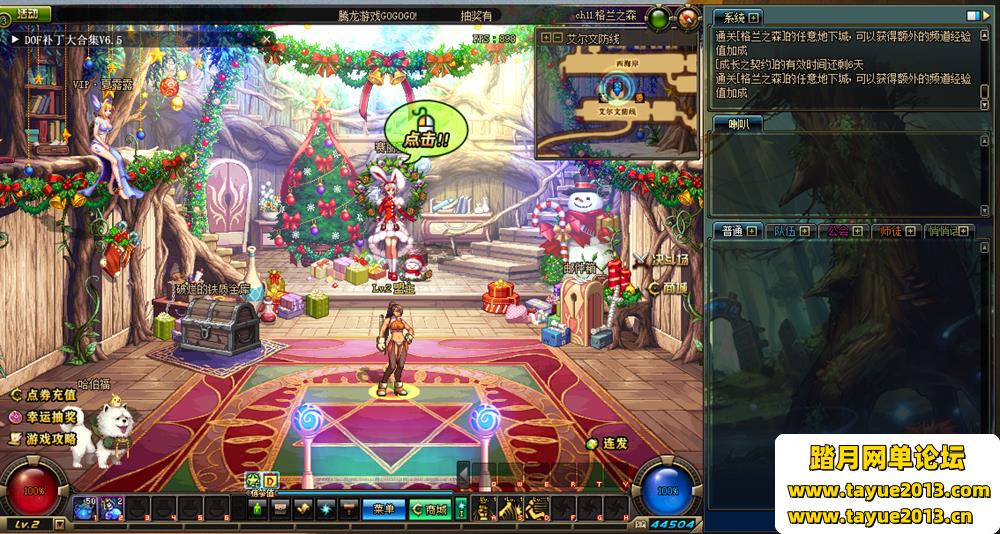Click the 点击!! speech bubble prompt
This screenshot has width=1000, height=534.
[426, 138]
